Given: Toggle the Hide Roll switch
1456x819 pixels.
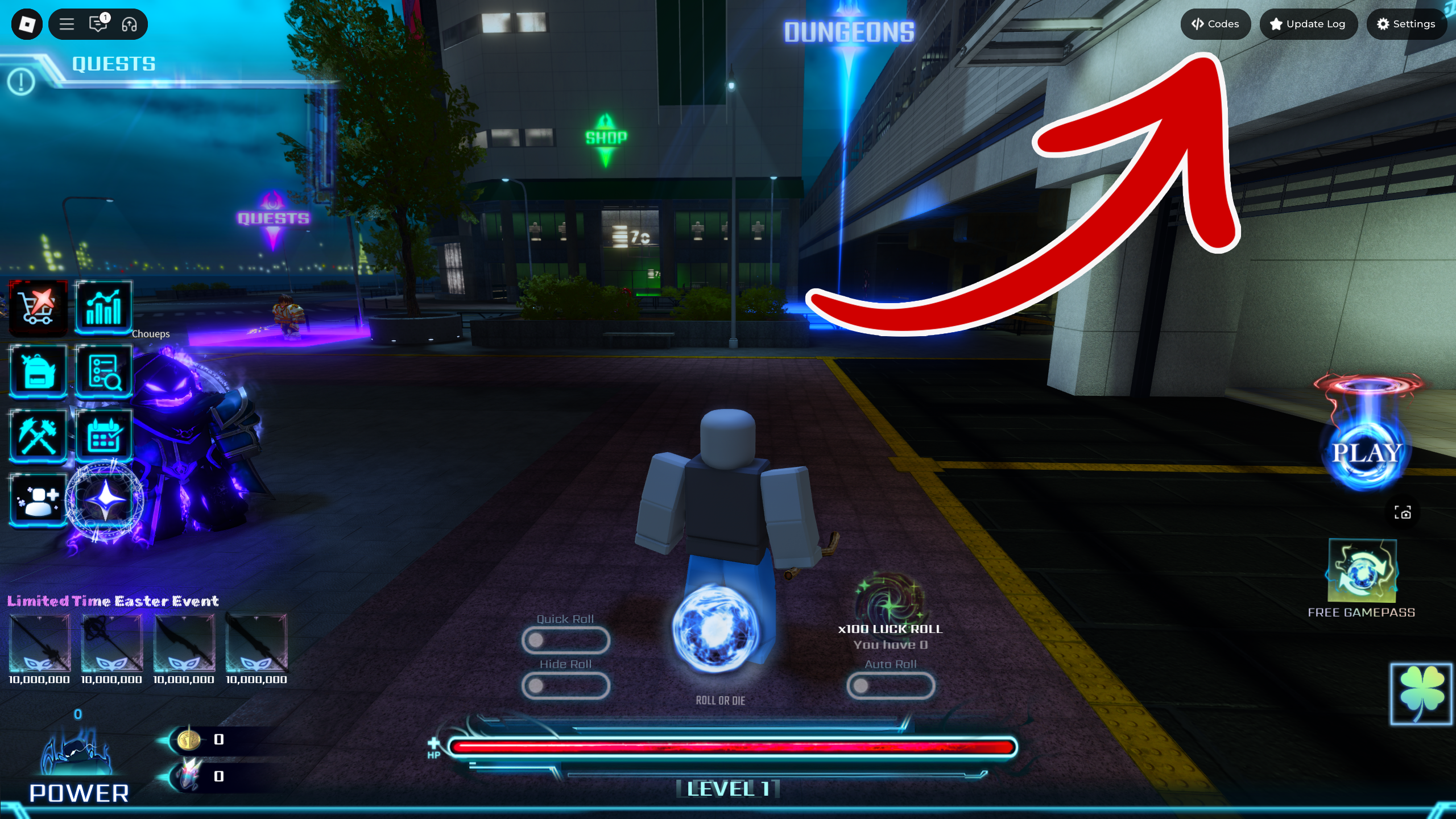Looking at the screenshot, I should tap(565, 686).
